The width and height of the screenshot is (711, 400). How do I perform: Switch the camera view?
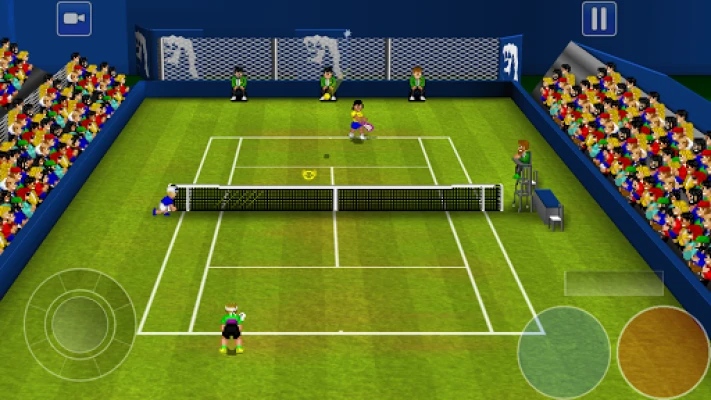[74, 19]
